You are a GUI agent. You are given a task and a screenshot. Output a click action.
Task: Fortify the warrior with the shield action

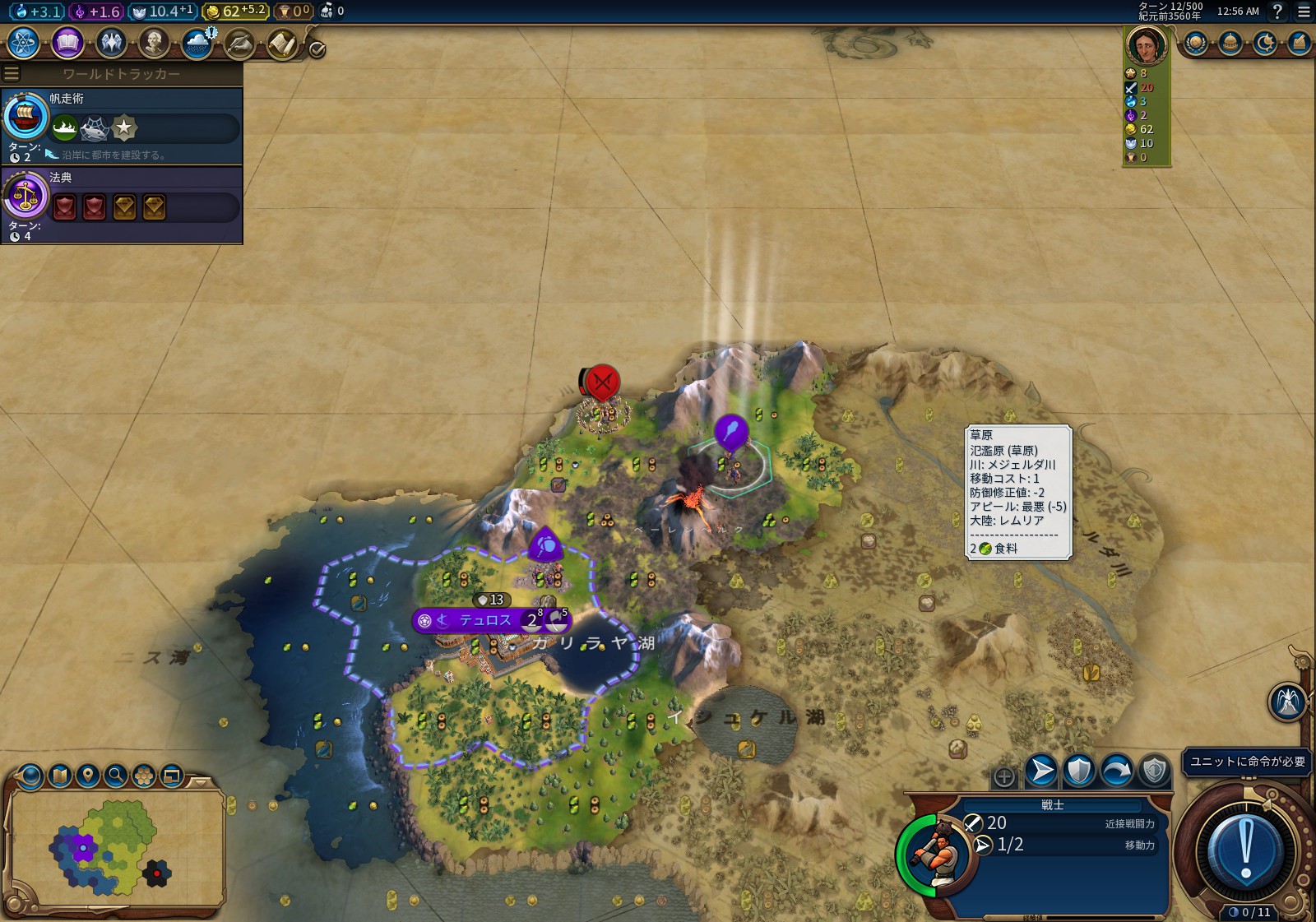(1078, 771)
